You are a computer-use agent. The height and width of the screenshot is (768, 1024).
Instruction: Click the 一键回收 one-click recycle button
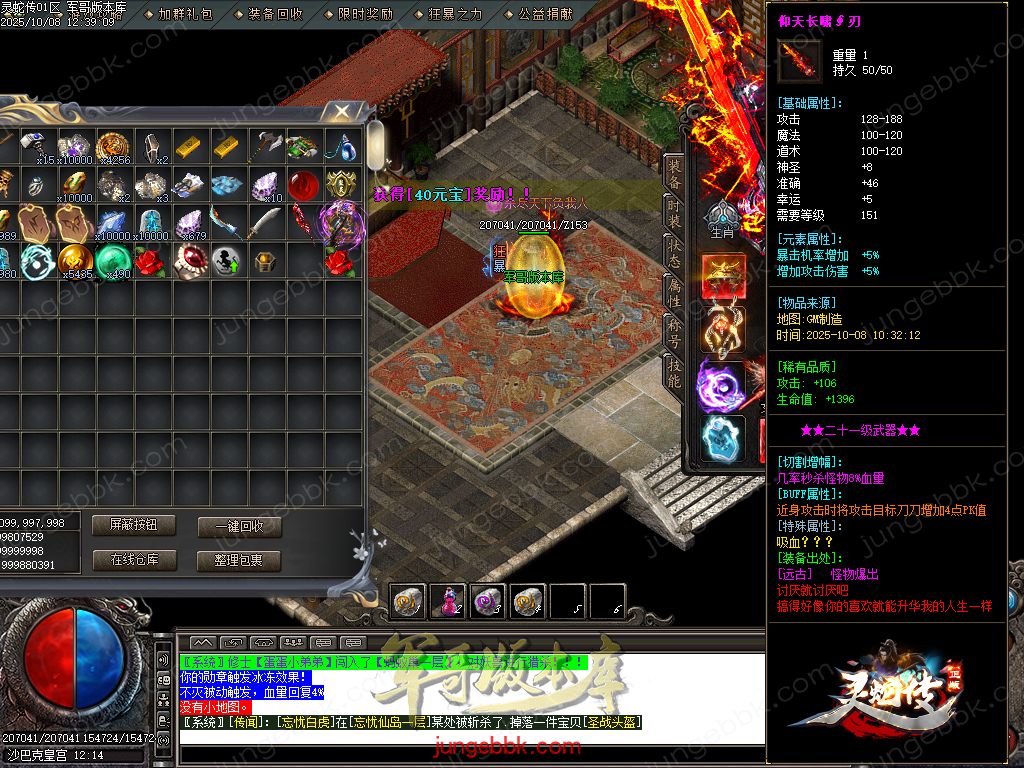point(239,526)
